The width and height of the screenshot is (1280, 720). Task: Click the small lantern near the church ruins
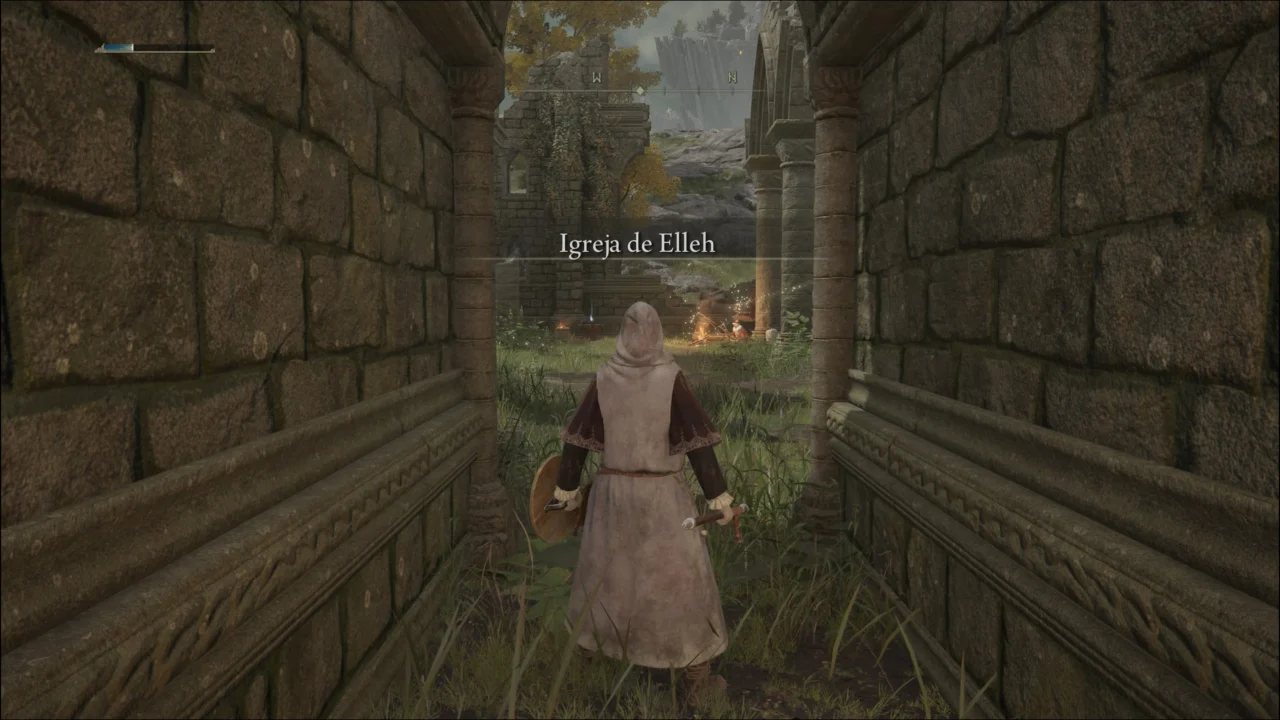pyautogui.click(x=563, y=327)
